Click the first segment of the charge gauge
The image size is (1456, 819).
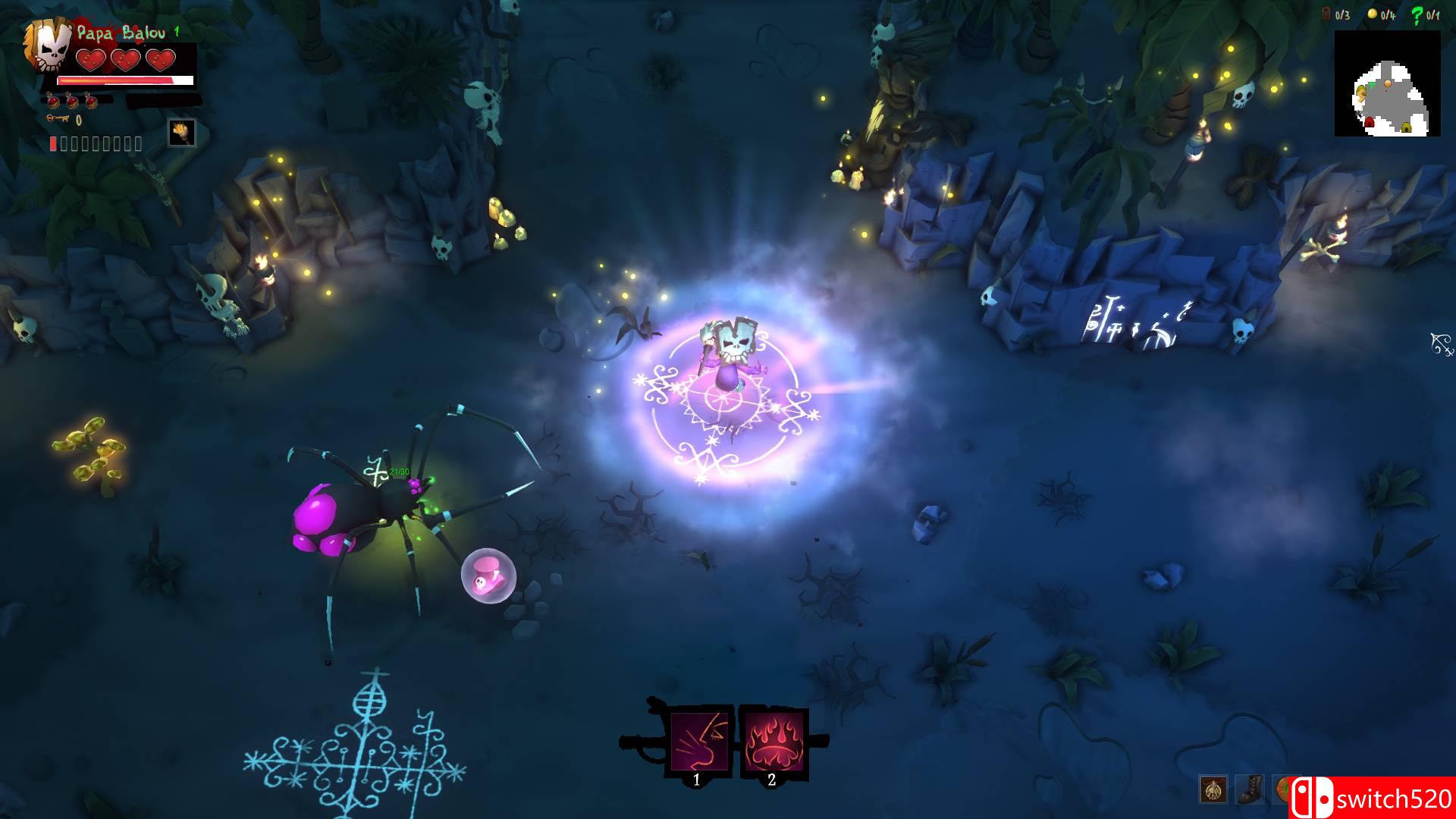click(53, 143)
